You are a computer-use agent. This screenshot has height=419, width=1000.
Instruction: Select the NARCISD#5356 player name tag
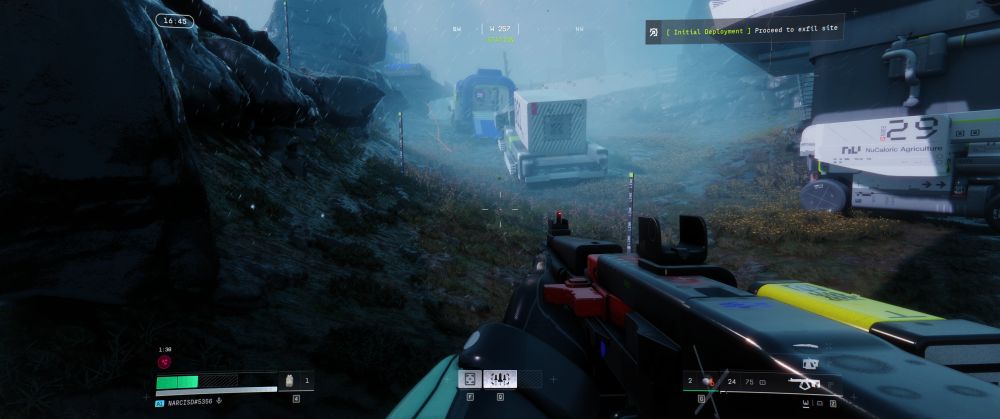point(190,404)
